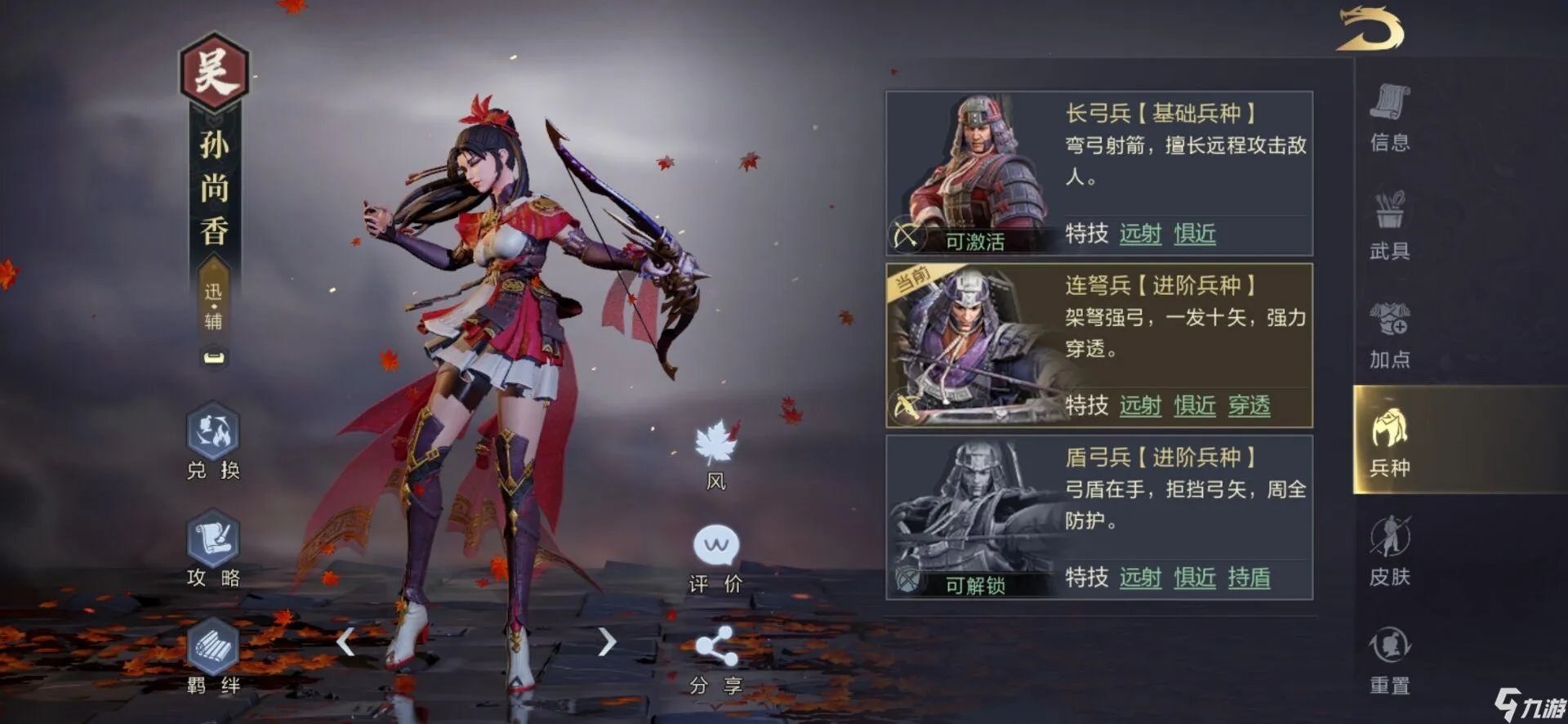1568x724 pixels.
Task: Select the 盾弓兵 portrait thumbnail
Action: 974,515
